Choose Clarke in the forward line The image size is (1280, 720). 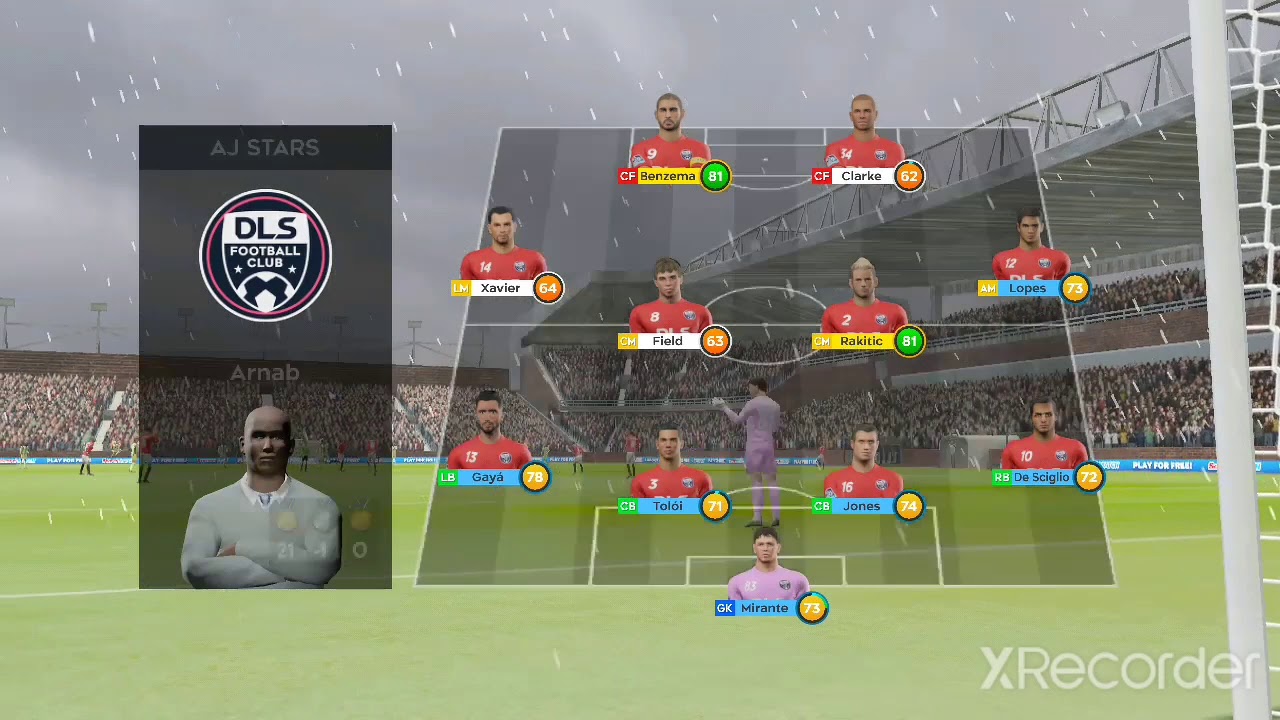point(861,176)
